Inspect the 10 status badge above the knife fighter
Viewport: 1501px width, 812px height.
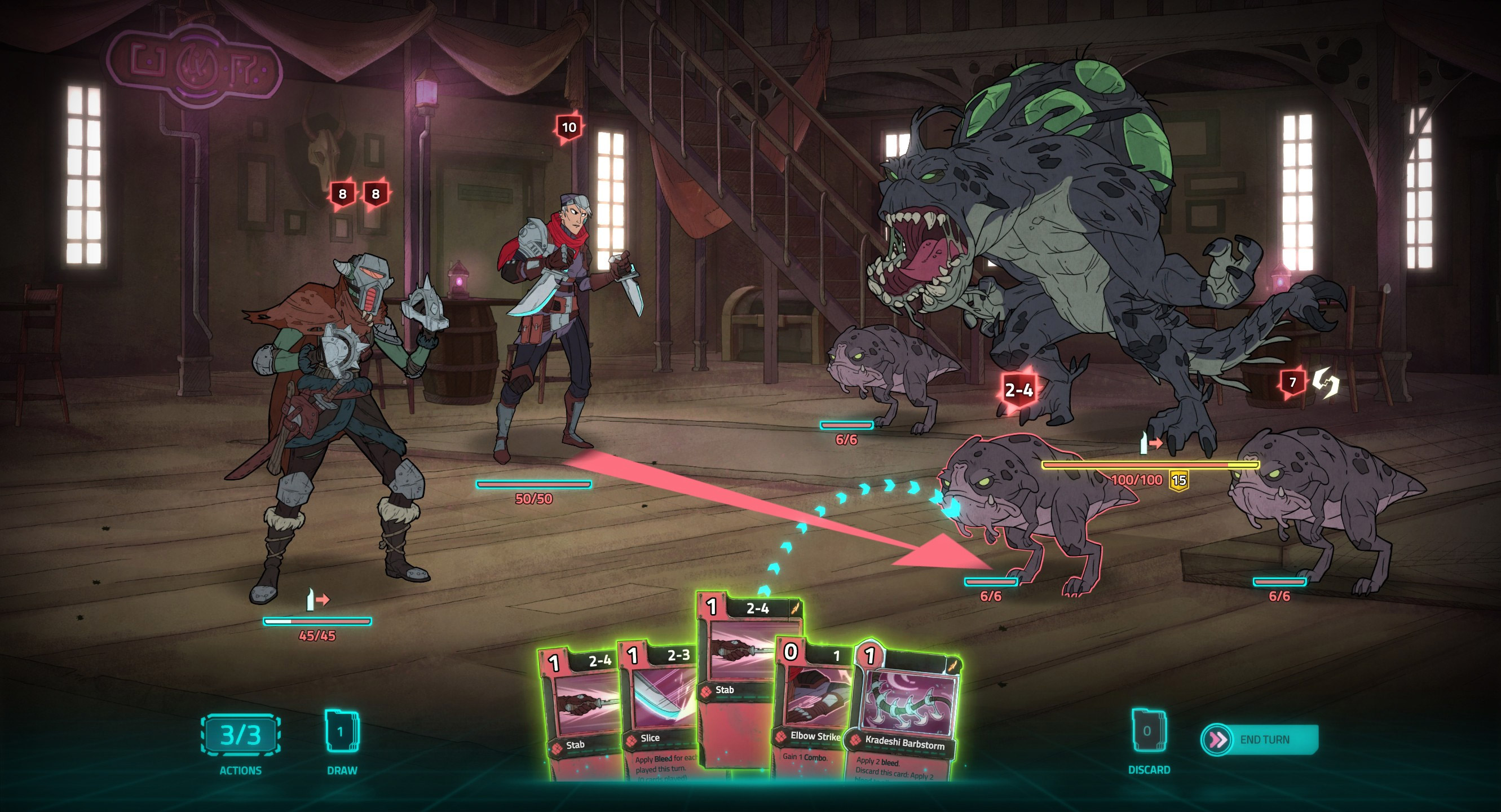pos(568,126)
